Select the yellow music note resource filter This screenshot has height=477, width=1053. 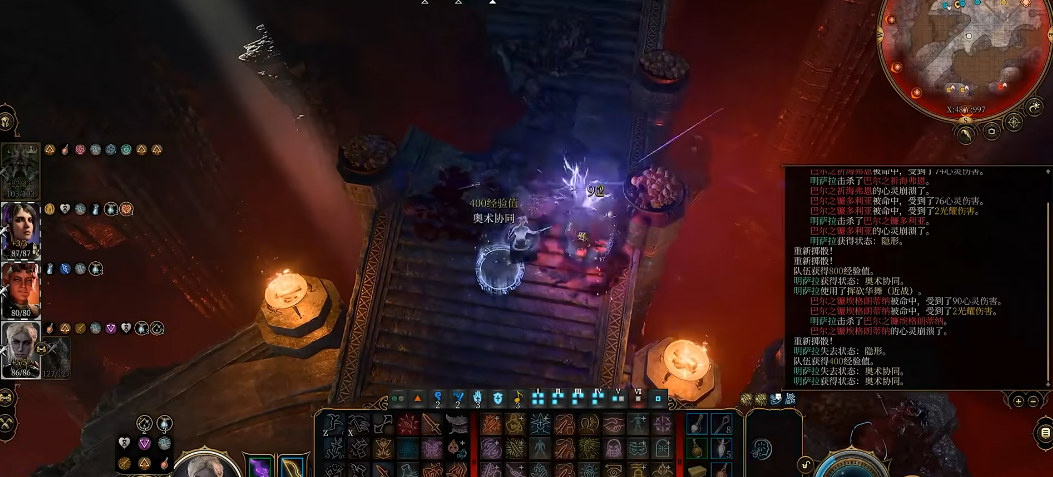pyautogui.click(x=517, y=398)
